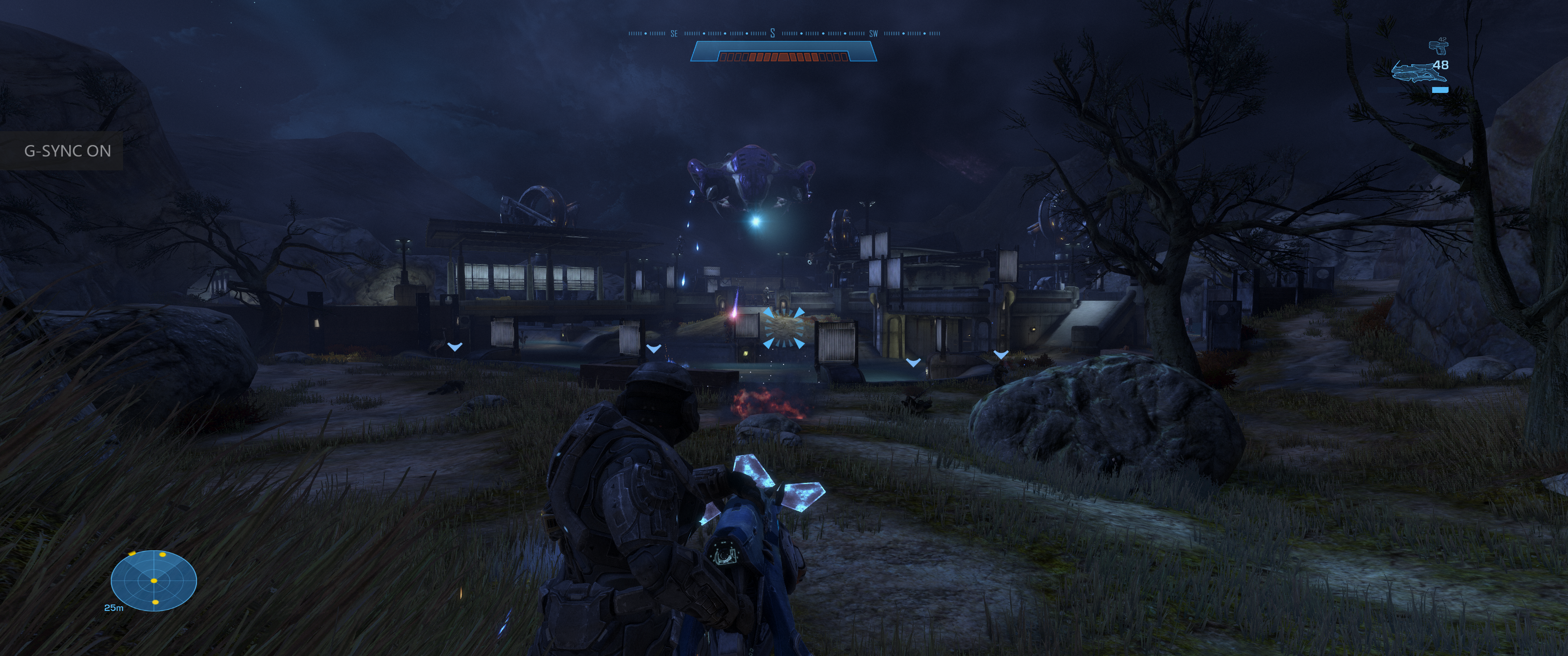Click the circular motion tracker radar

click(154, 580)
